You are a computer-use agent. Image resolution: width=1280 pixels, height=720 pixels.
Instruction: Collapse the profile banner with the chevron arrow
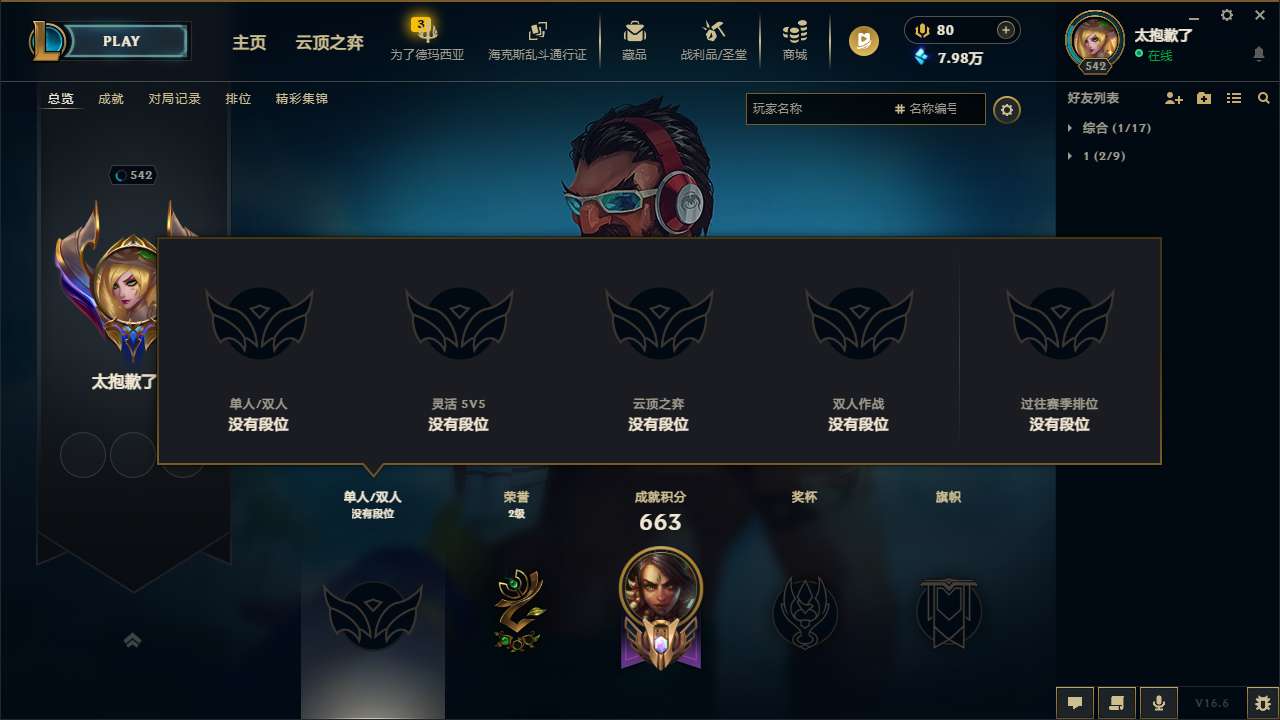tap(133, 640)
